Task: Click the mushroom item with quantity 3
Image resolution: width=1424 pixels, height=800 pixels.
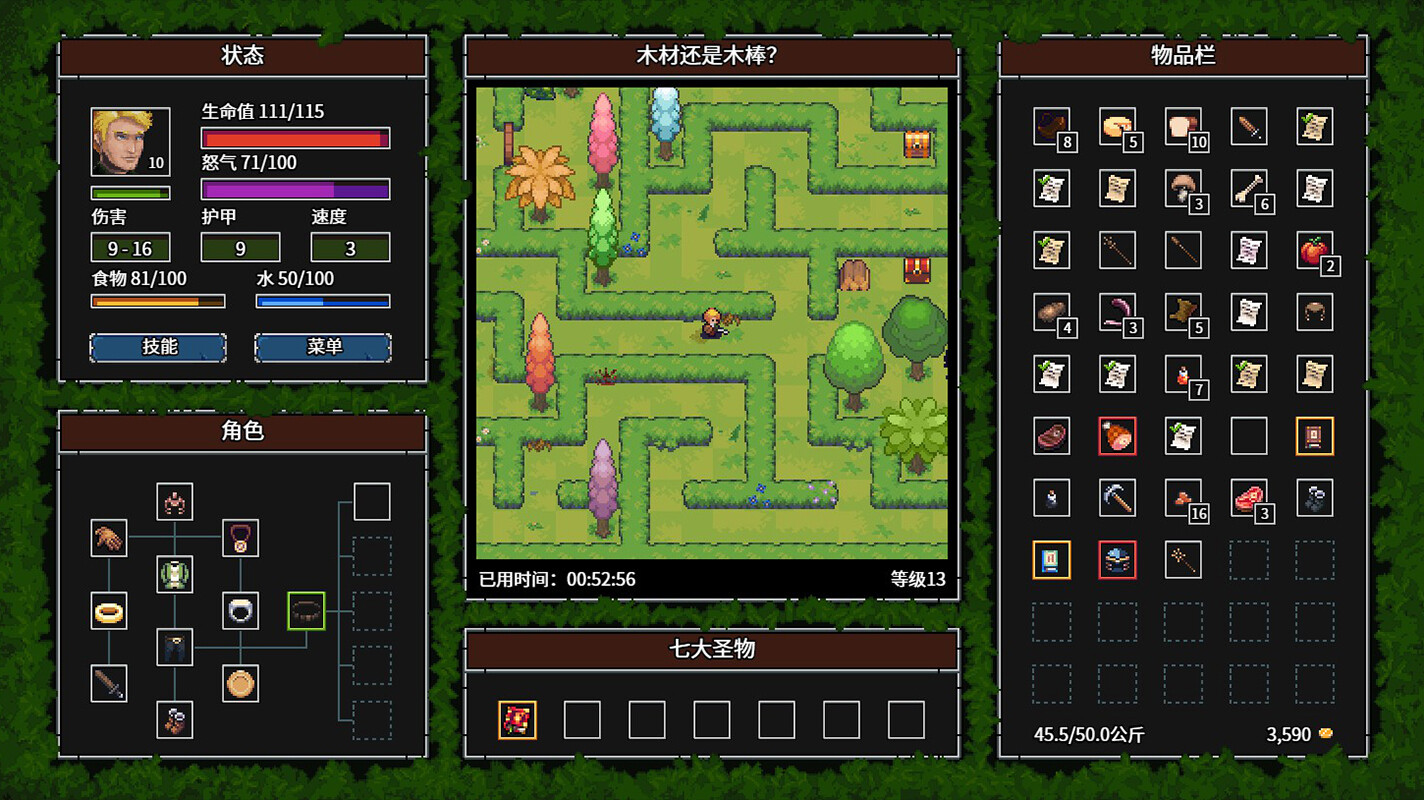Action: [1183, 189]
